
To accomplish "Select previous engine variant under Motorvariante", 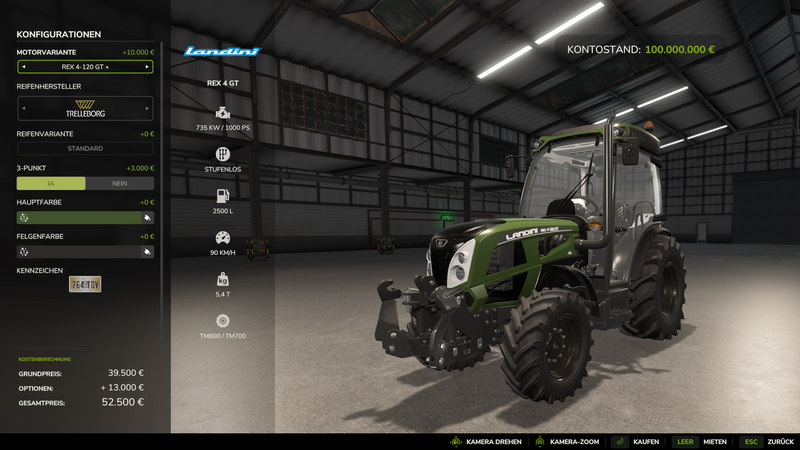I will (24, 67).
